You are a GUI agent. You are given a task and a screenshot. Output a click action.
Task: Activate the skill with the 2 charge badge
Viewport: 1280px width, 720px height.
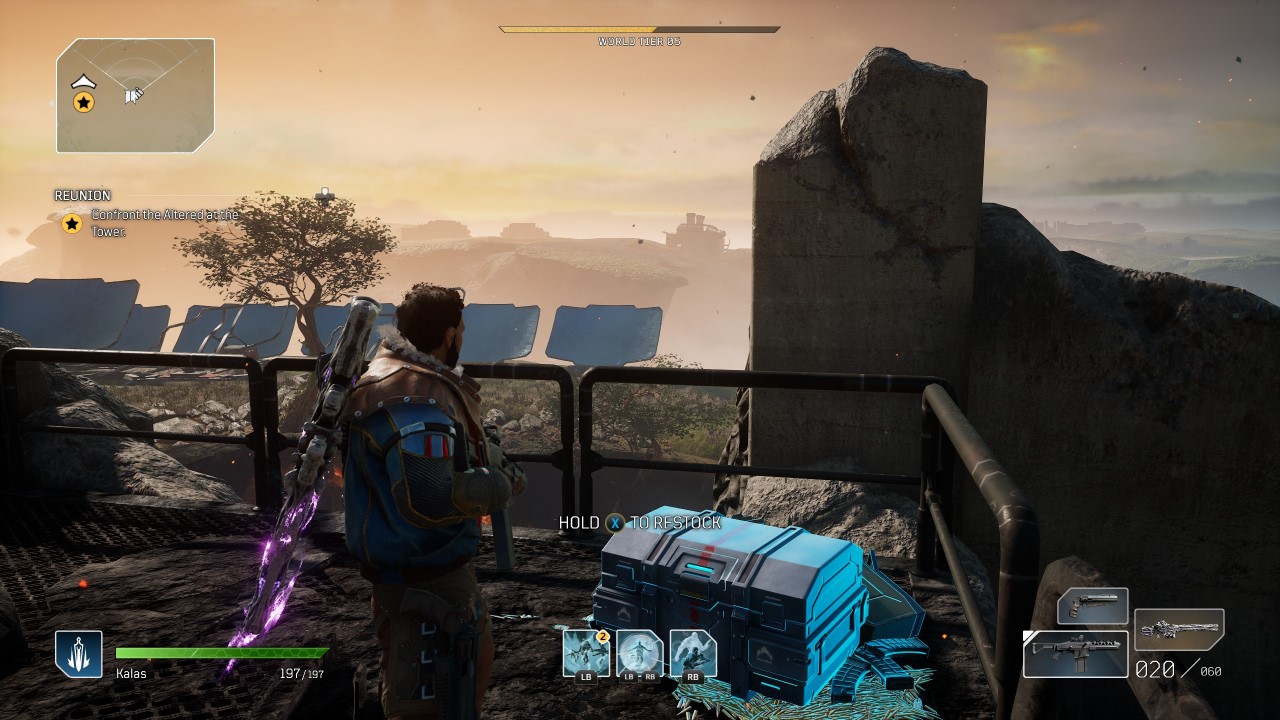(586, 653)
